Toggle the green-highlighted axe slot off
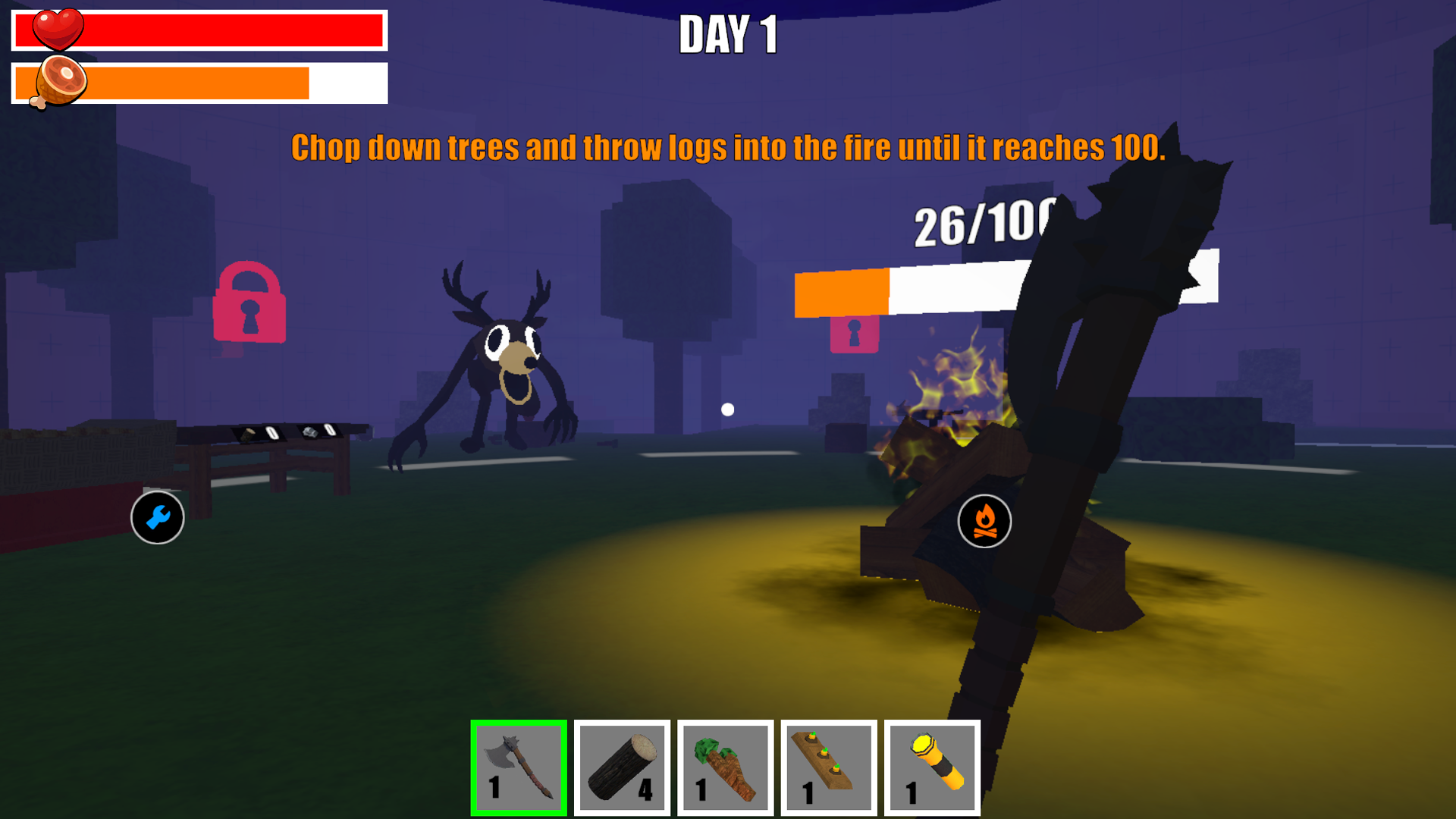 pos(519,766)
